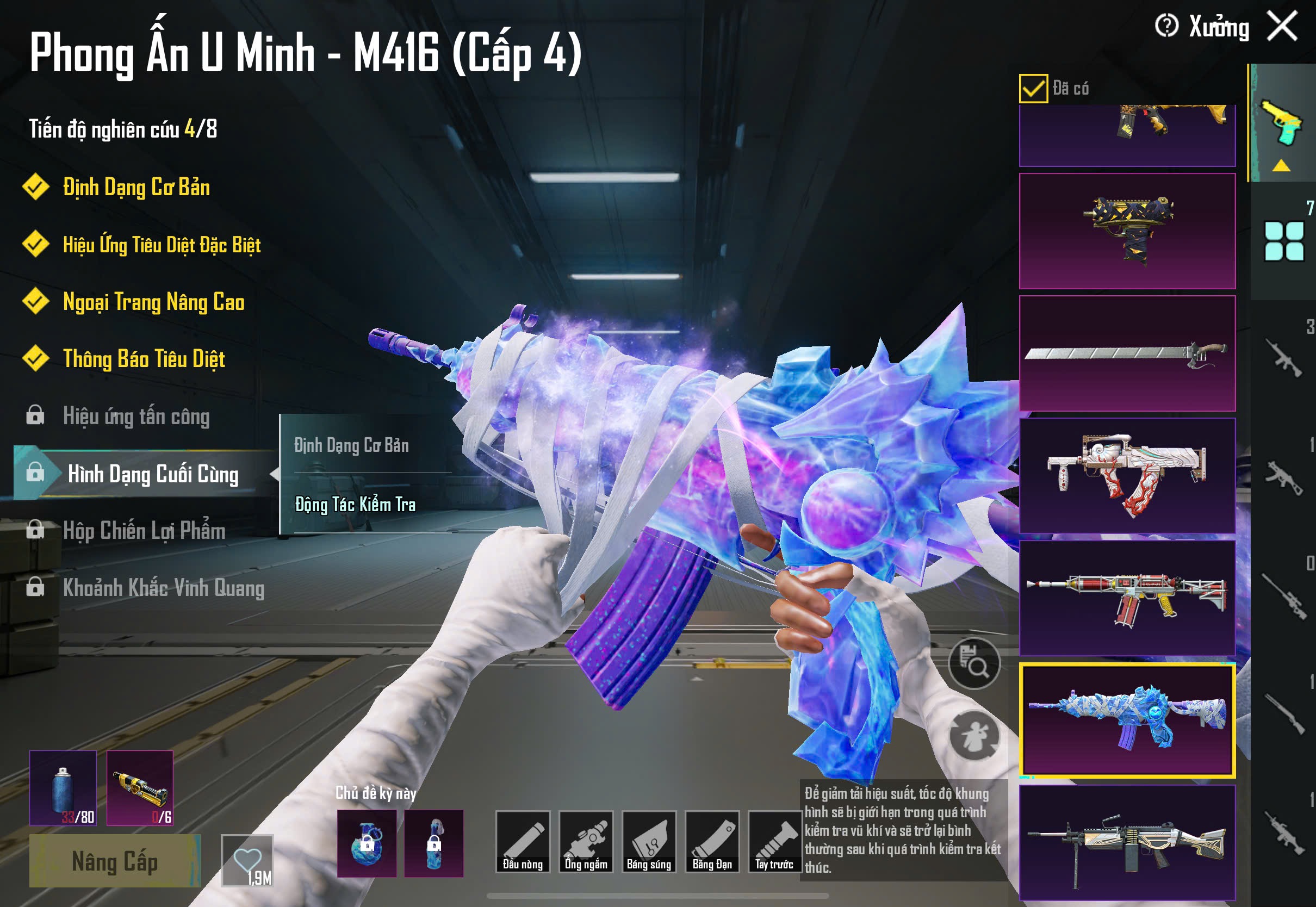Switch to the yellow pistol category tab
This screenshot has height=907, width=1316.
click(1282, 123)
